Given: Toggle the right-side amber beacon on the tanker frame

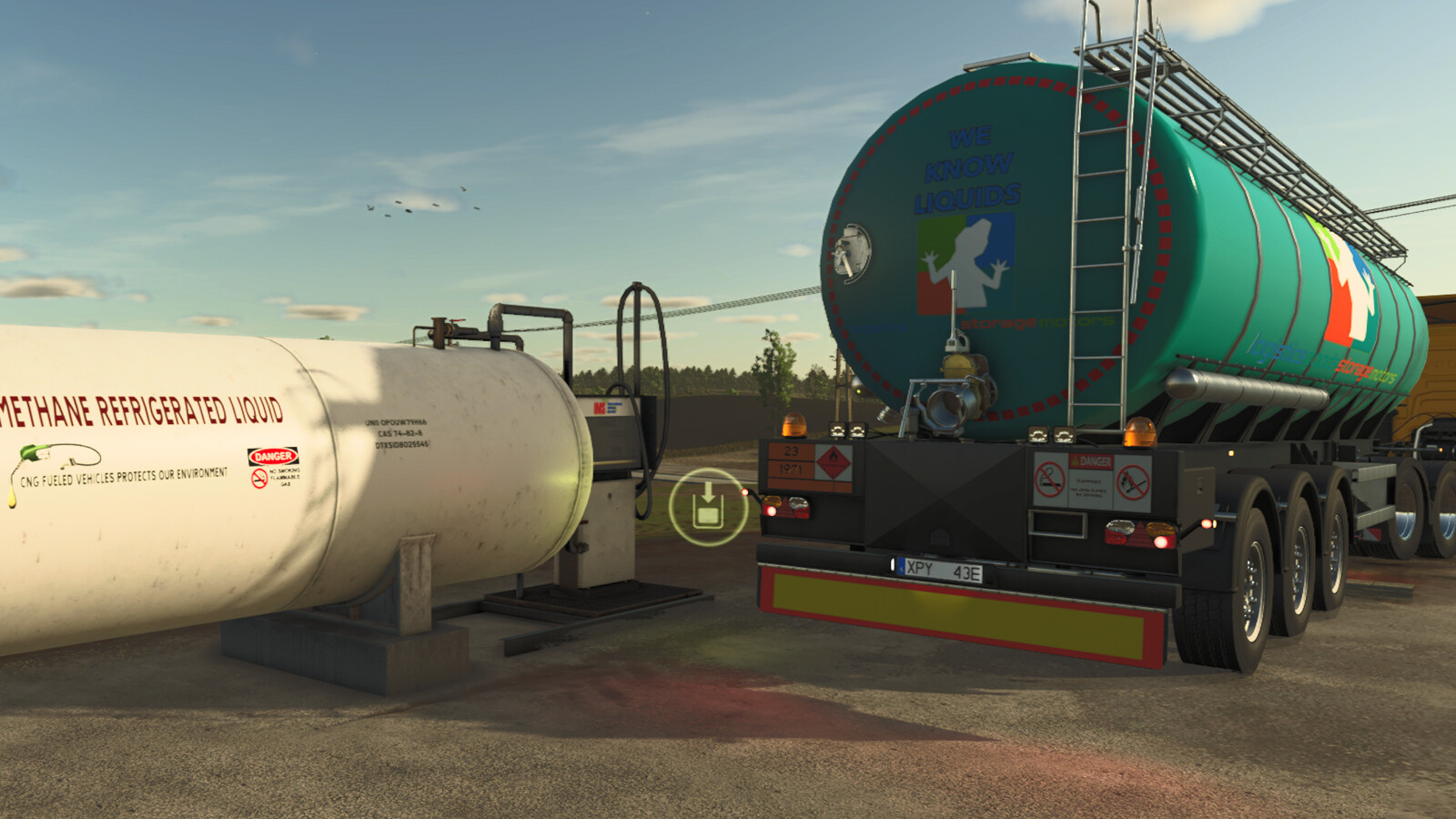Looking at the screenshot, I should point(1137,431).
